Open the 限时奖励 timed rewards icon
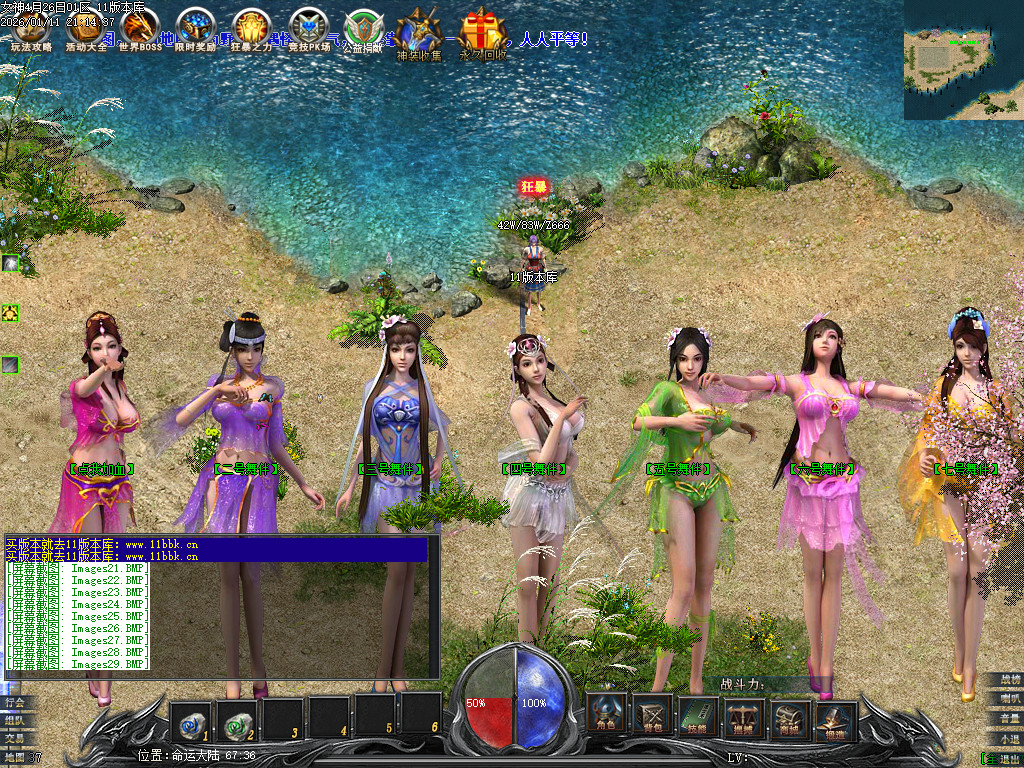 (x=195, y=30)
